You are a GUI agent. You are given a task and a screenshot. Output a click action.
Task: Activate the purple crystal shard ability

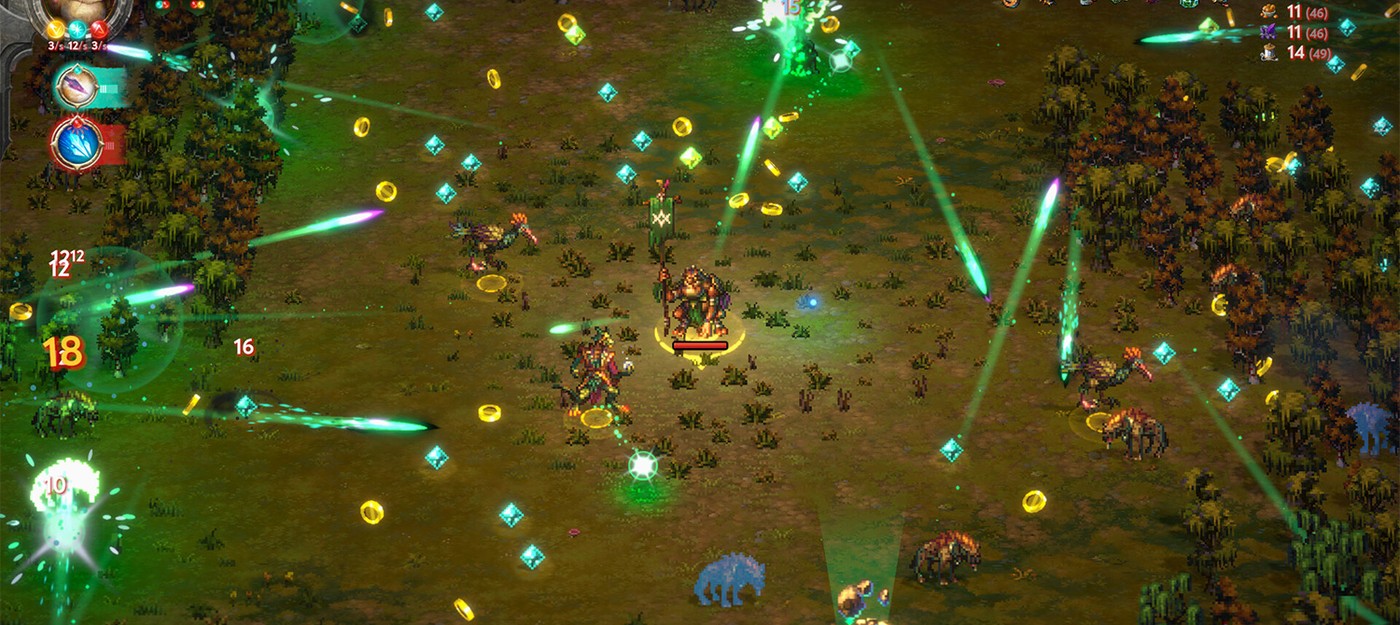pyautogui.click(x=78, y=86)
